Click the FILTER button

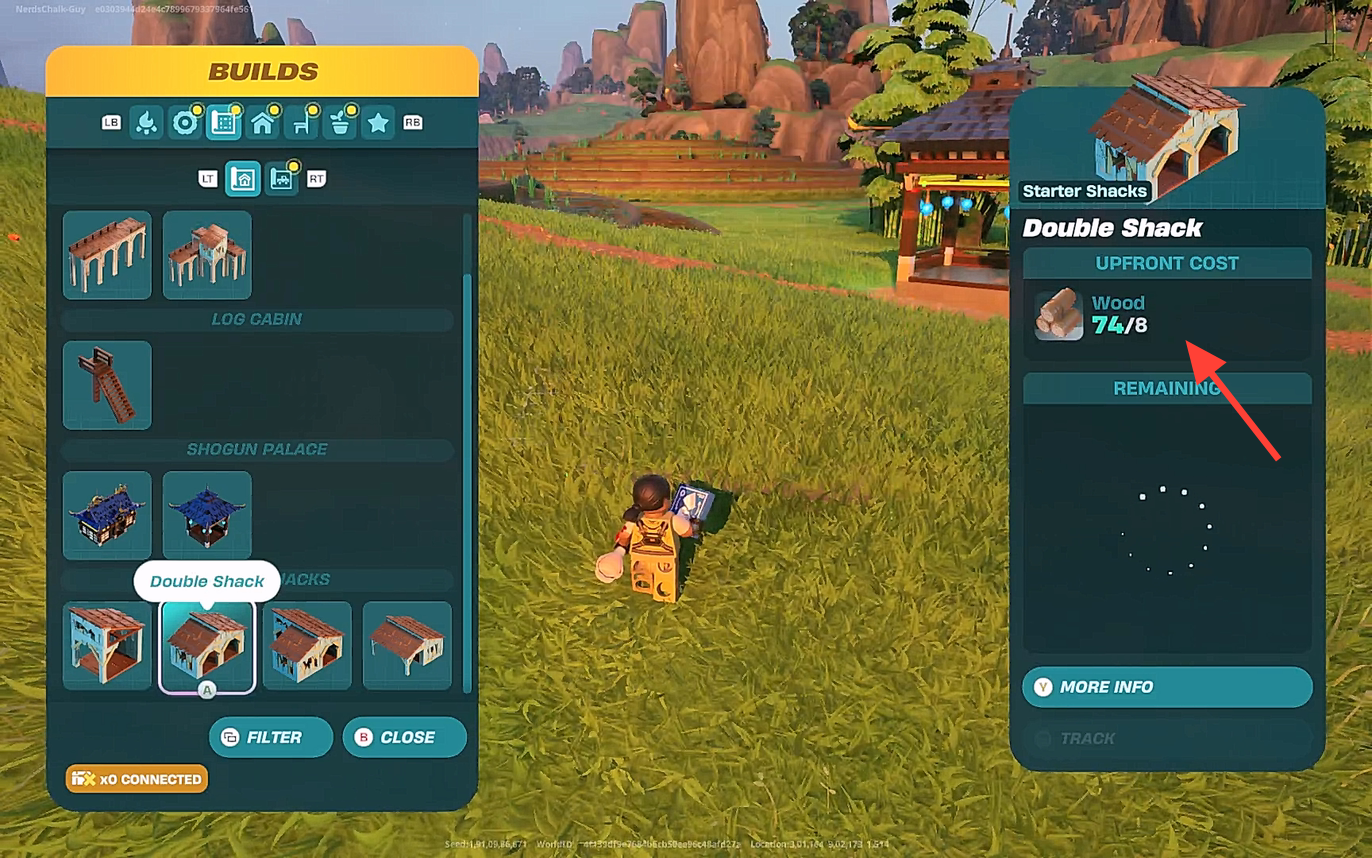coord(271,737)
